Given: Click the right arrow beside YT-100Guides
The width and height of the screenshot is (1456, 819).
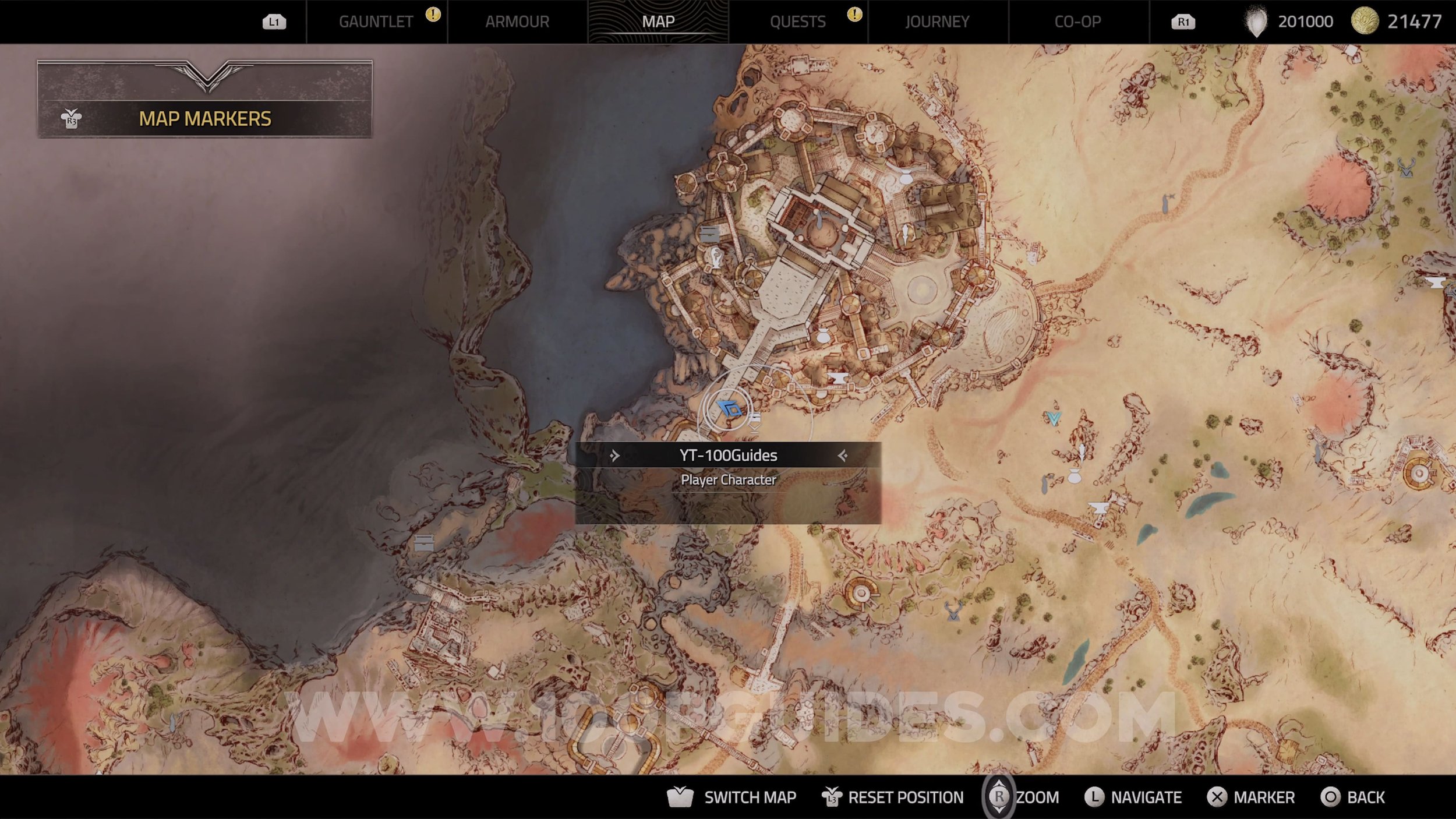Looking at the screenshot, I should (842, 456).
